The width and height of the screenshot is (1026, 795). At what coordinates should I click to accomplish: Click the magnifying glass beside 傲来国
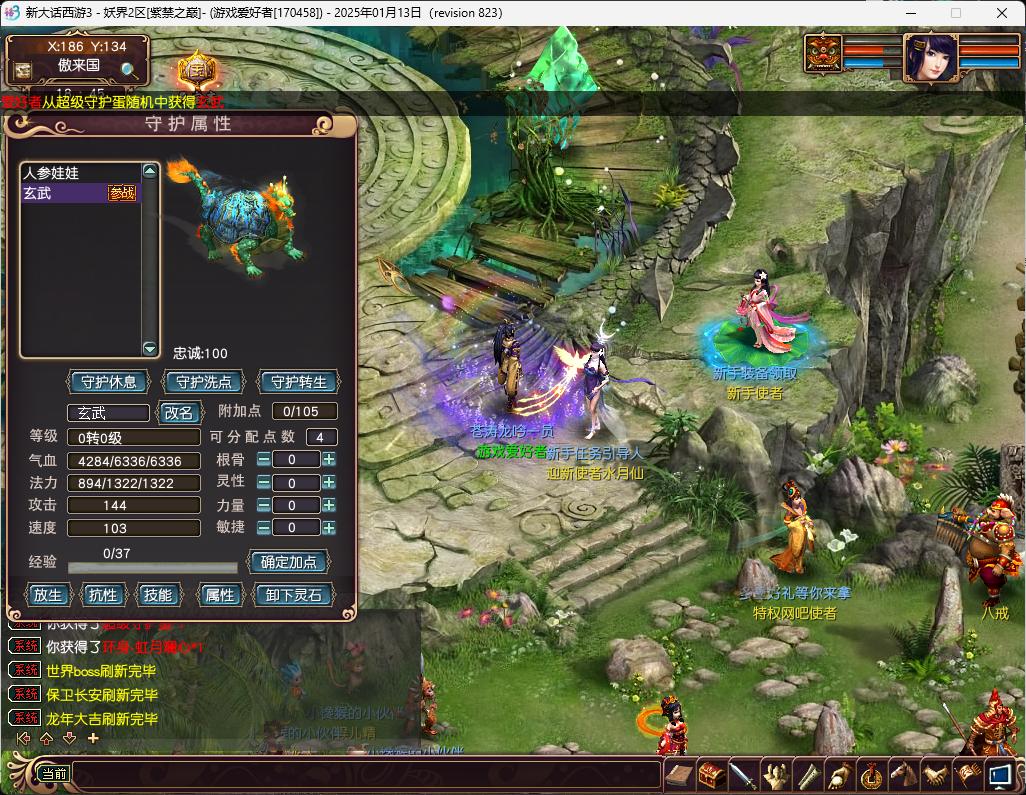129,69
